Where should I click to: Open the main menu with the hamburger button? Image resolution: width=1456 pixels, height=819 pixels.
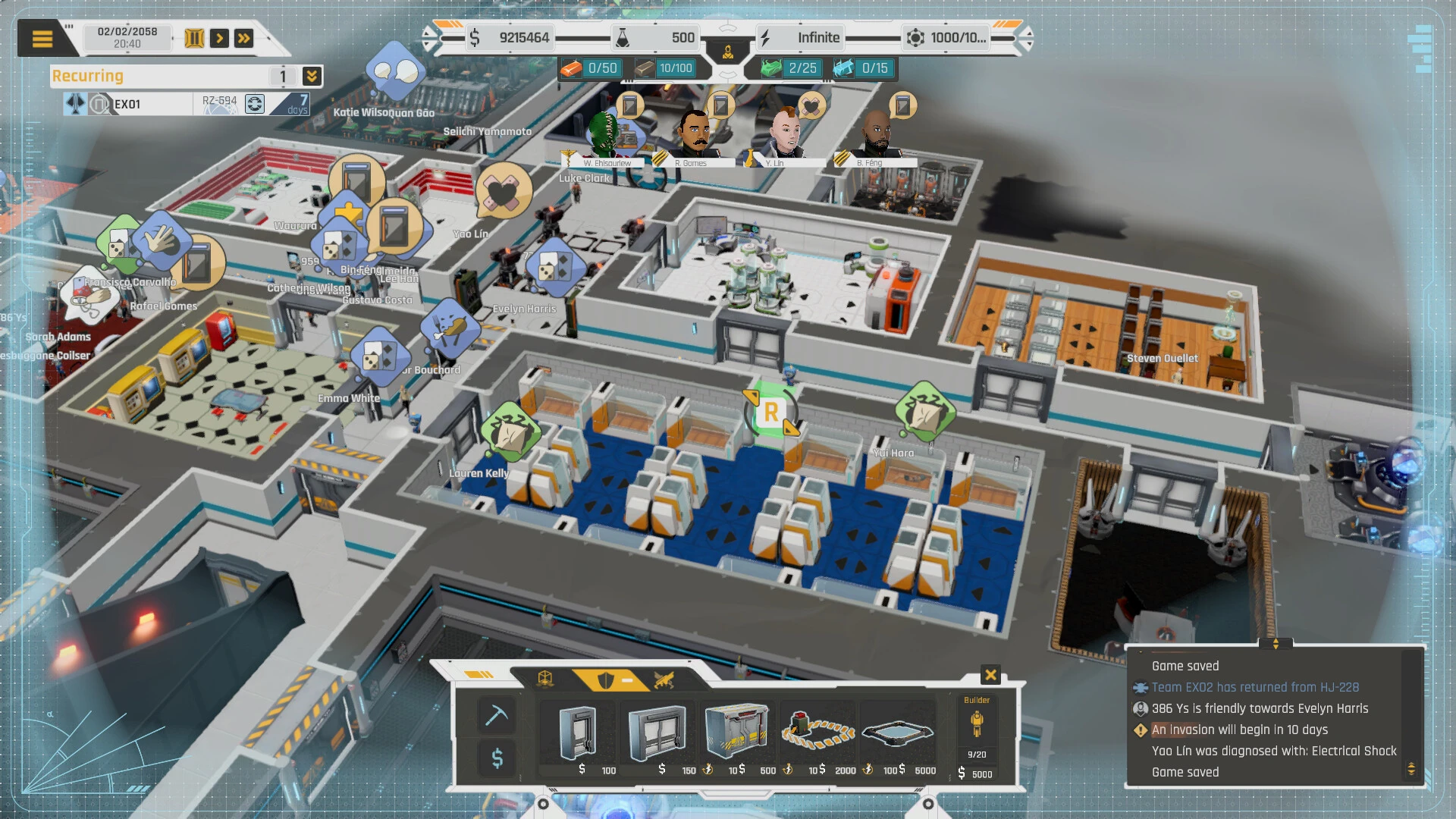coord(43,37)
